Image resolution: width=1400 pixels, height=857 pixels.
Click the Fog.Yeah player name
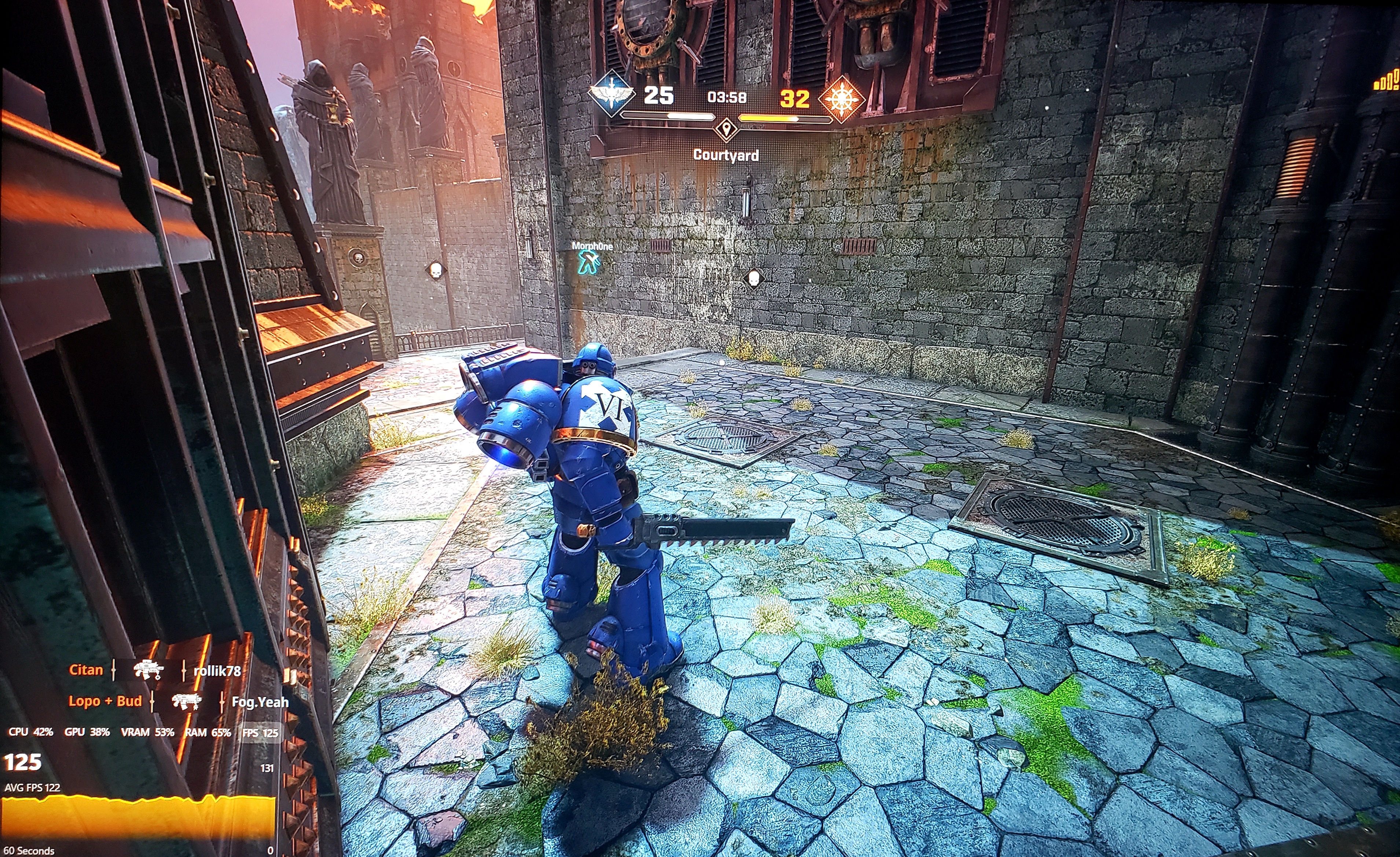coord(259,701)
